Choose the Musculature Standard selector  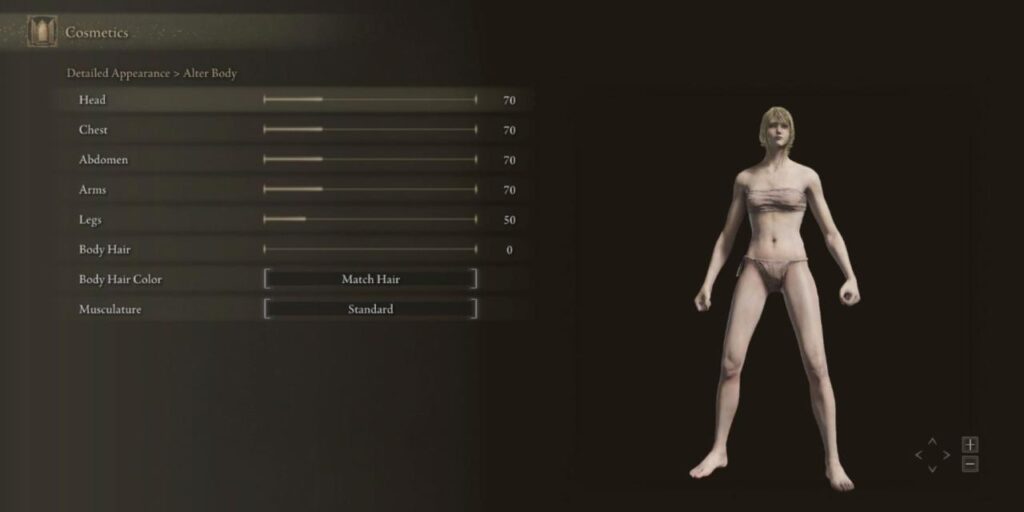pos(370,310)
